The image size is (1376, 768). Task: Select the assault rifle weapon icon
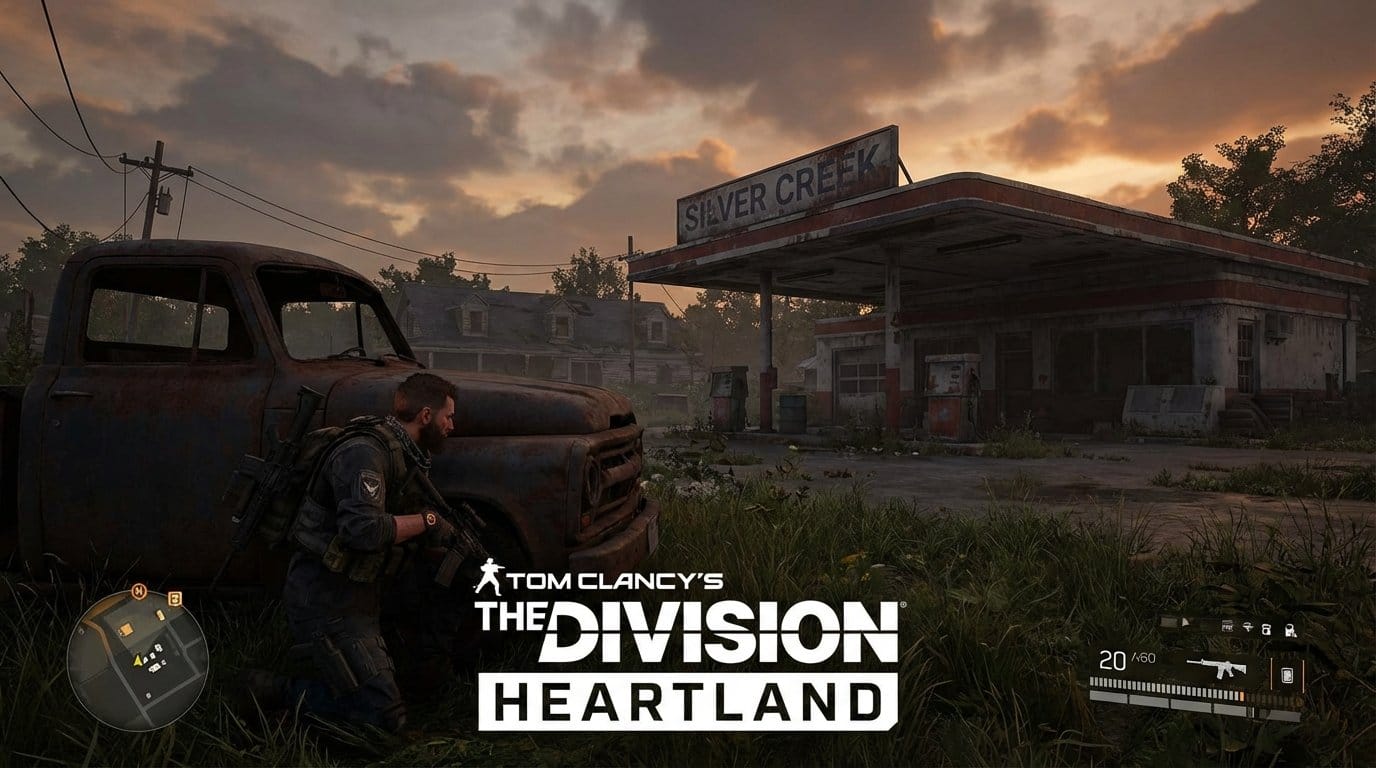click(1215, 668)
